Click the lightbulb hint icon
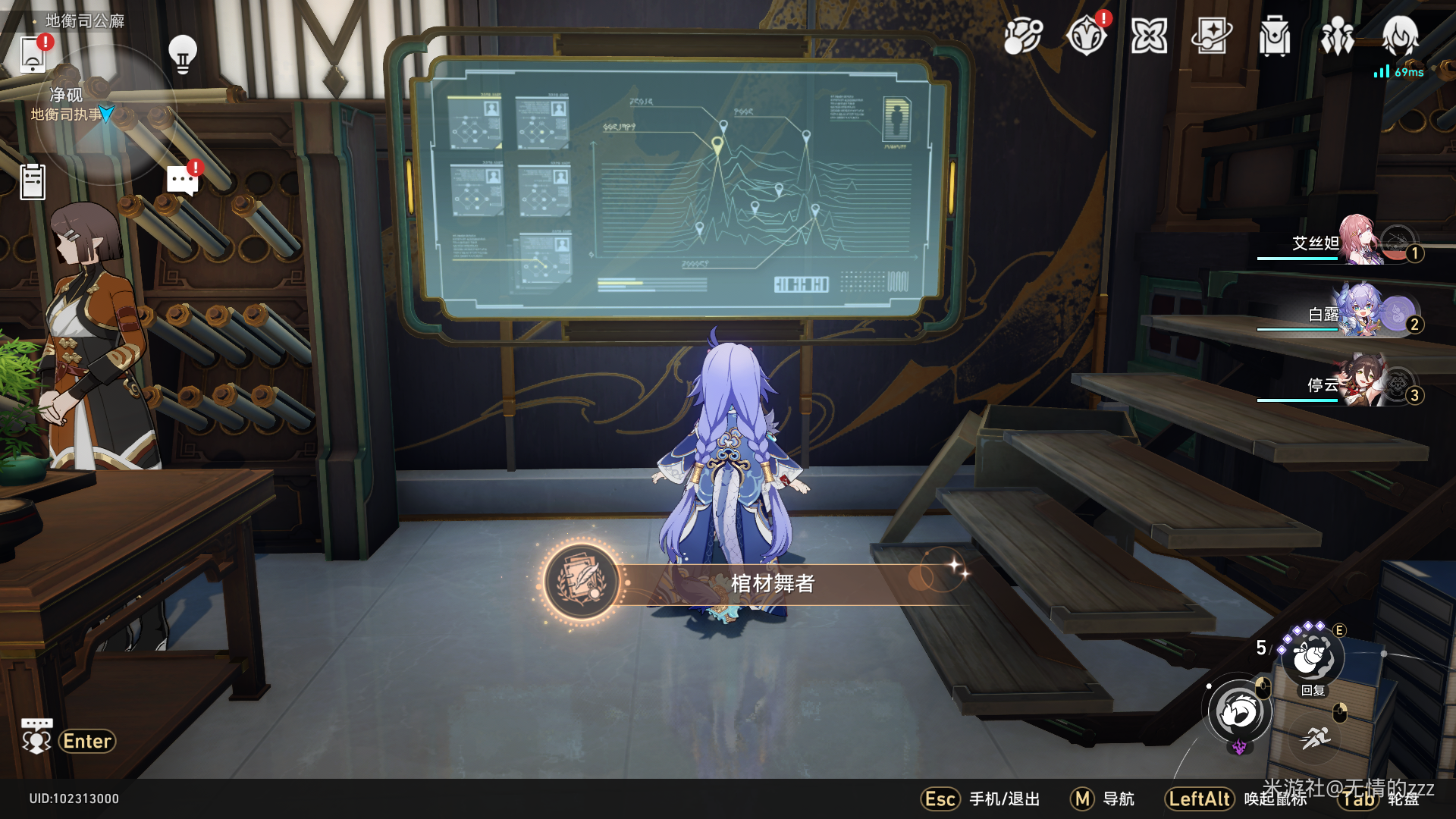1456x819 pixels. pyautogui.click(x=182, y=53)
